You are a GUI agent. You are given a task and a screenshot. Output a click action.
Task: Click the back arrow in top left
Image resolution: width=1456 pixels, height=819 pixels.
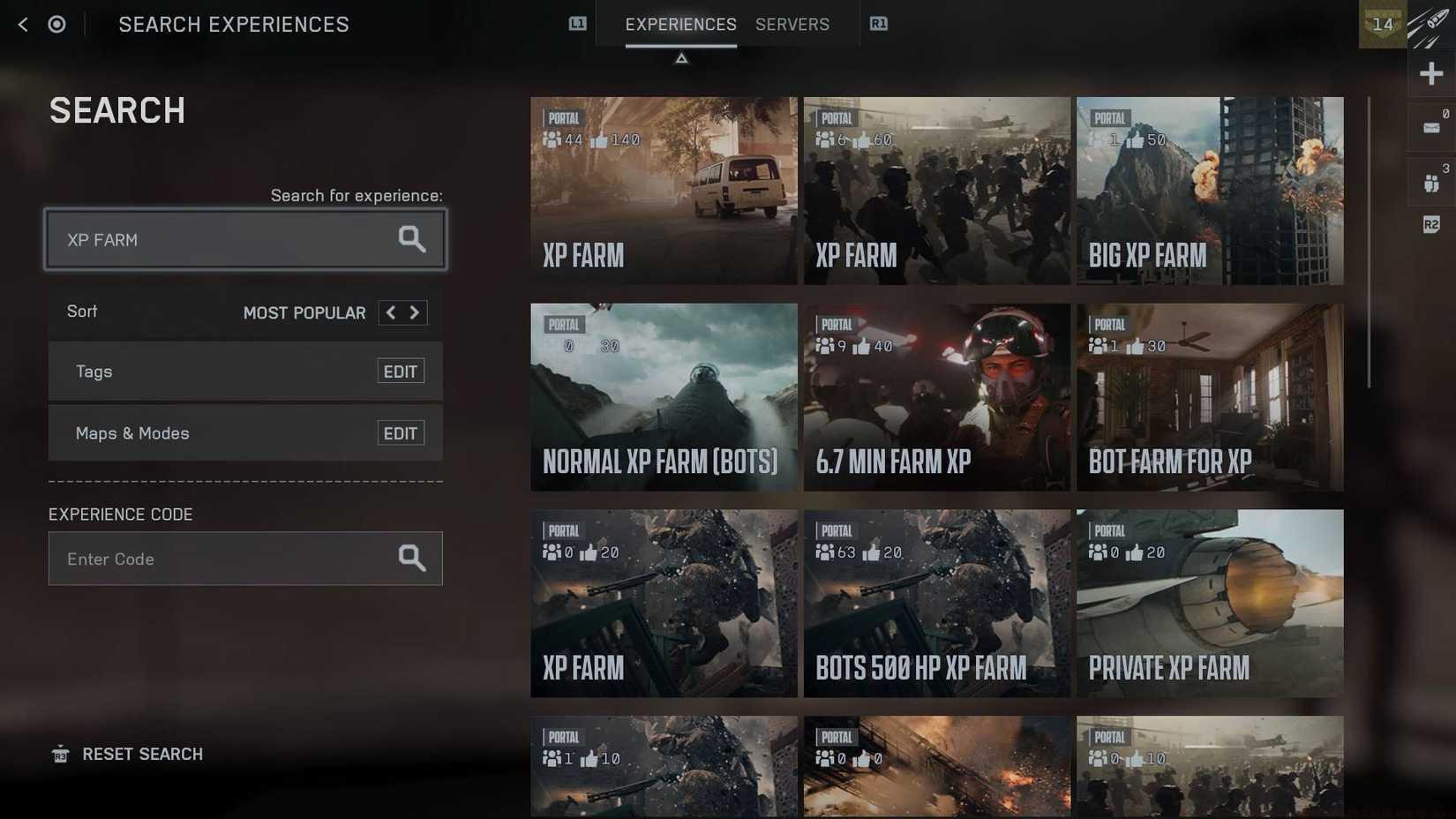click(x=21, y=24)
